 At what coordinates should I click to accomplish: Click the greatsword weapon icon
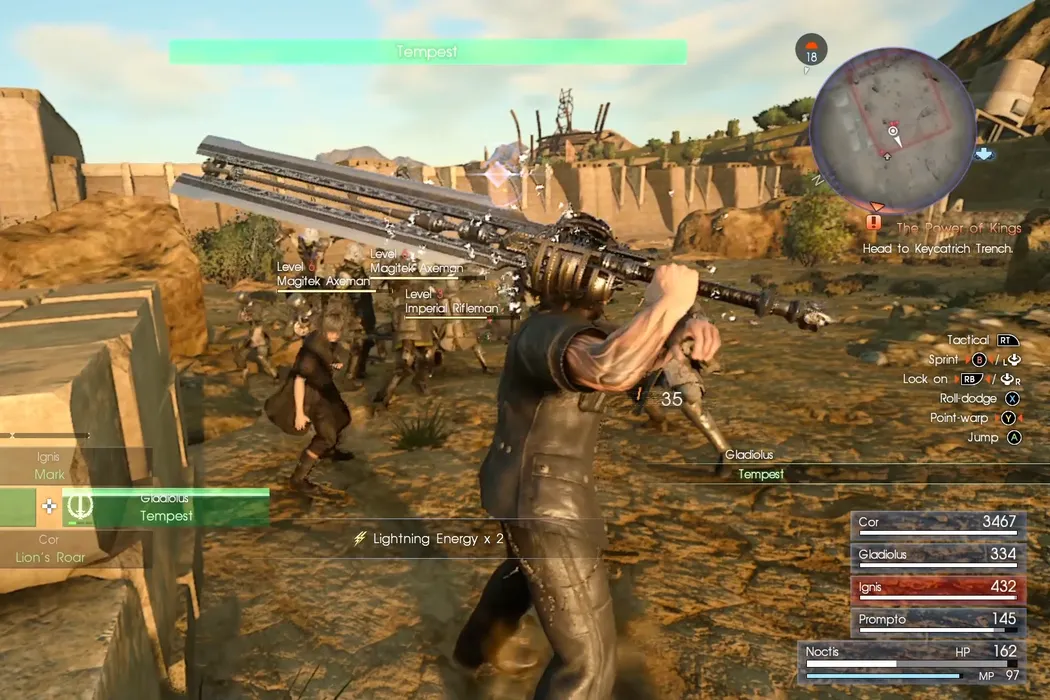tap(79, 508)
